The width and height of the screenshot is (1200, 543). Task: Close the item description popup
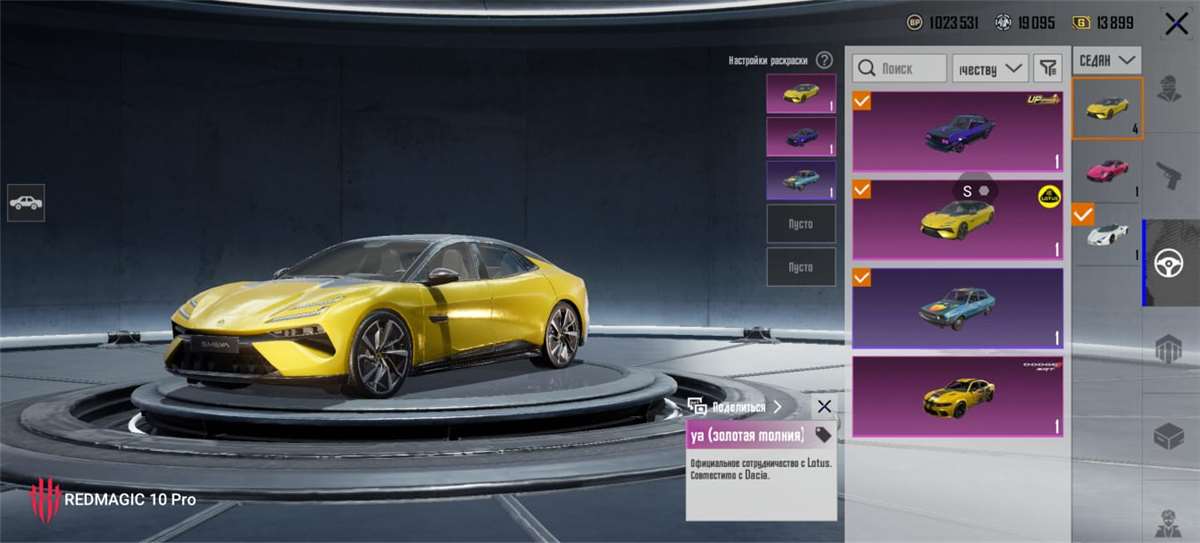[x=823, y=406]
